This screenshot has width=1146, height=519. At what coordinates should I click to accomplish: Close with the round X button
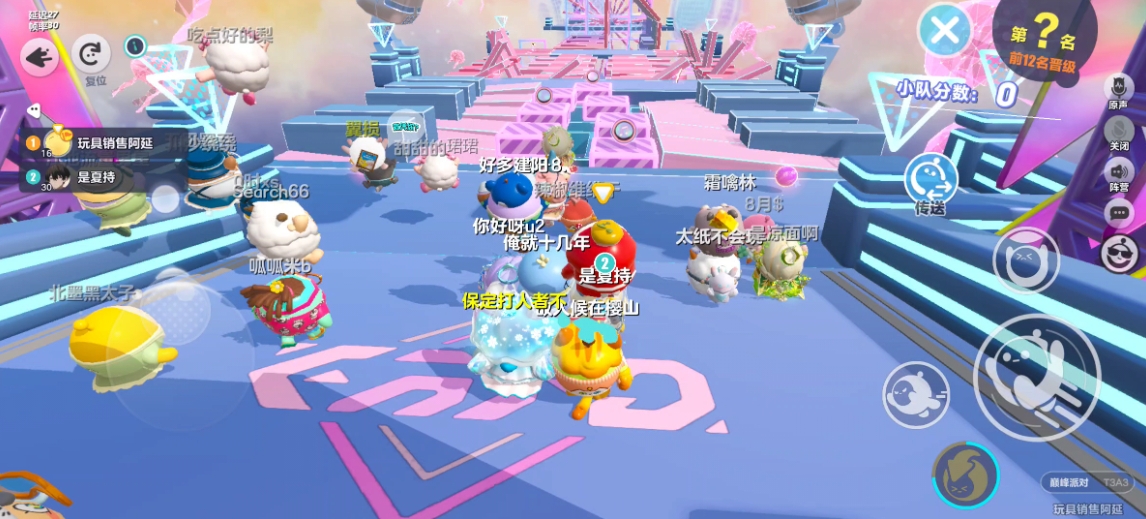click(944, 30)
